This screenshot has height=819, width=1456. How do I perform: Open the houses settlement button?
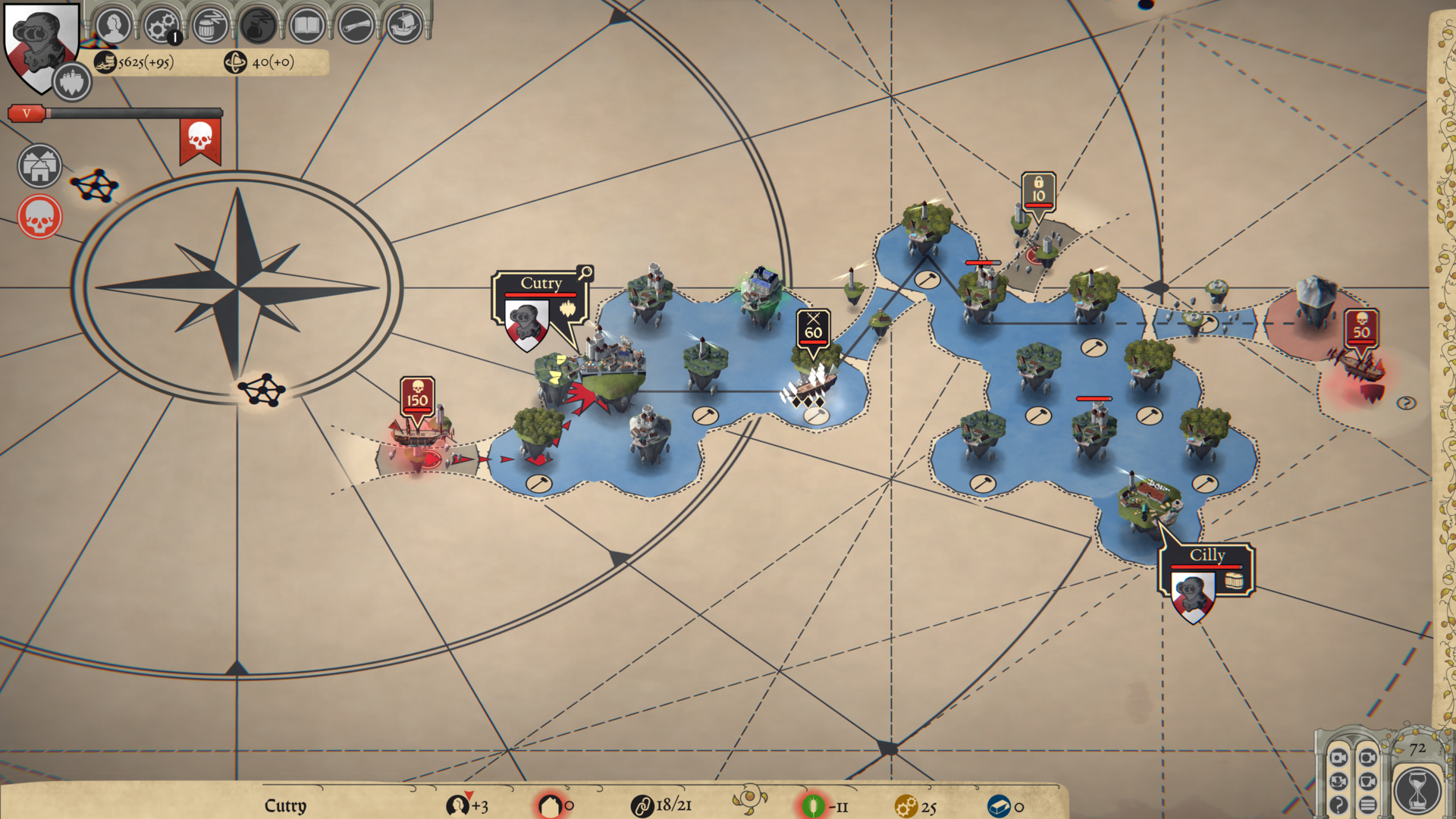(x=39, y=166)
